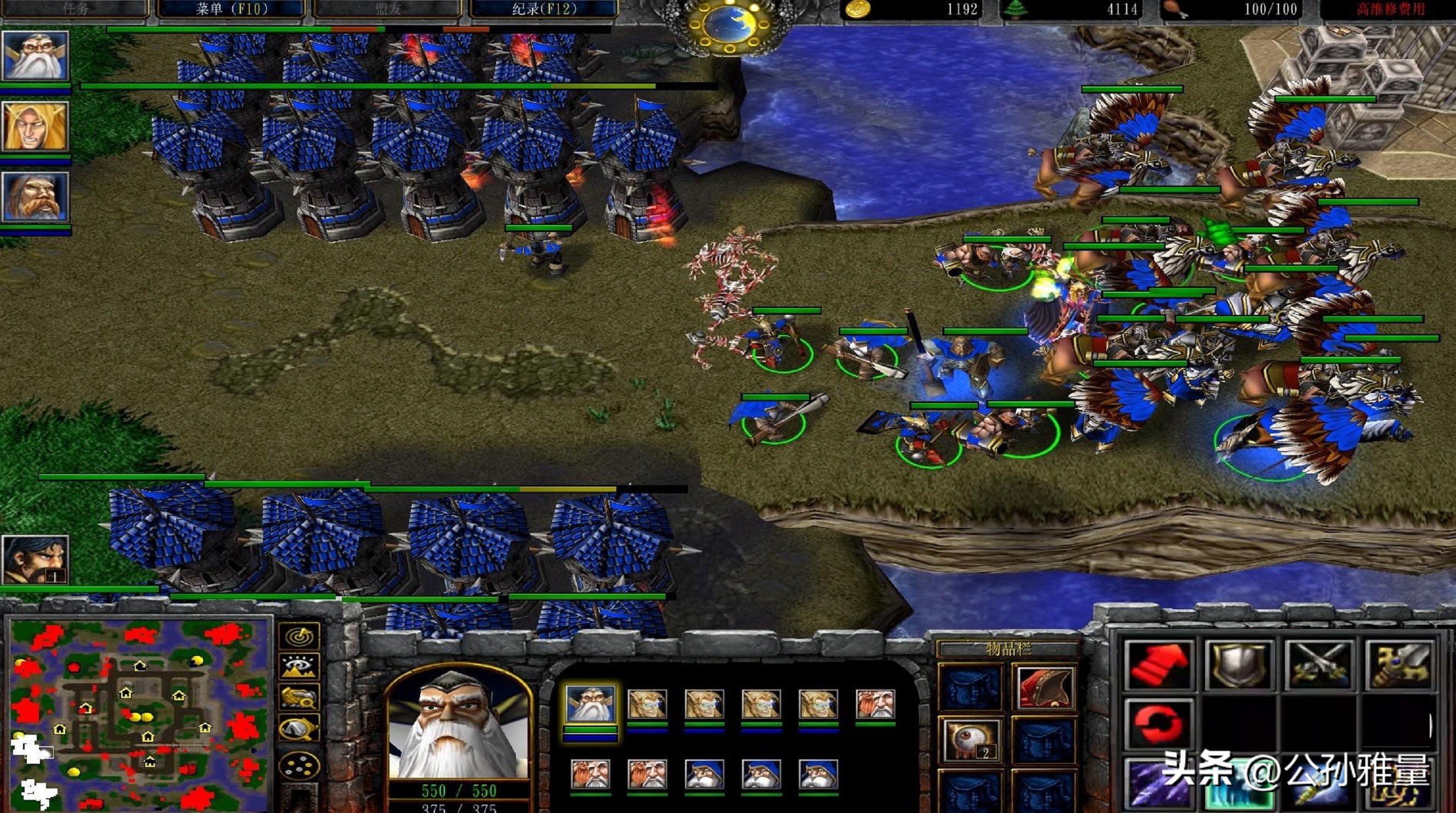The height and width of the screenshot is (813, 1456).
Task: Select the blonde Blood Mage hero portrait
Action: (x=36, y=126)
